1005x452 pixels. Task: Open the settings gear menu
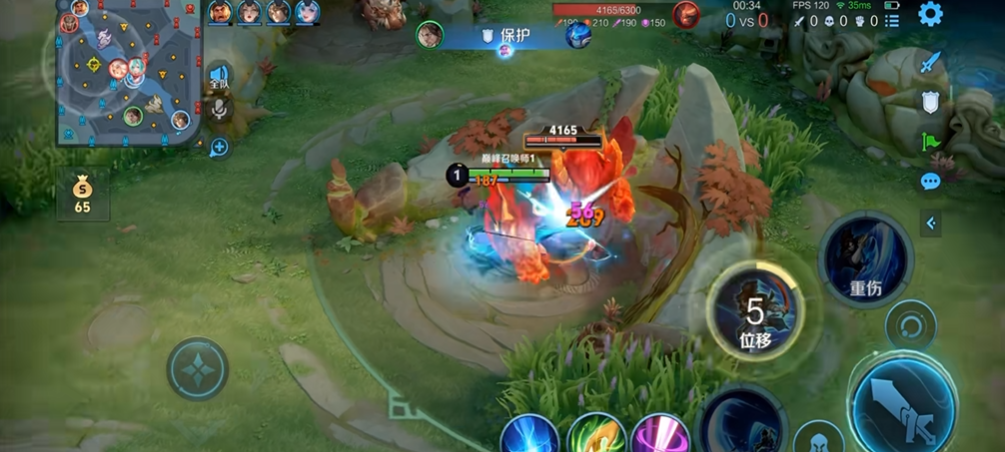pyautogui.click(x=930, y=14)
